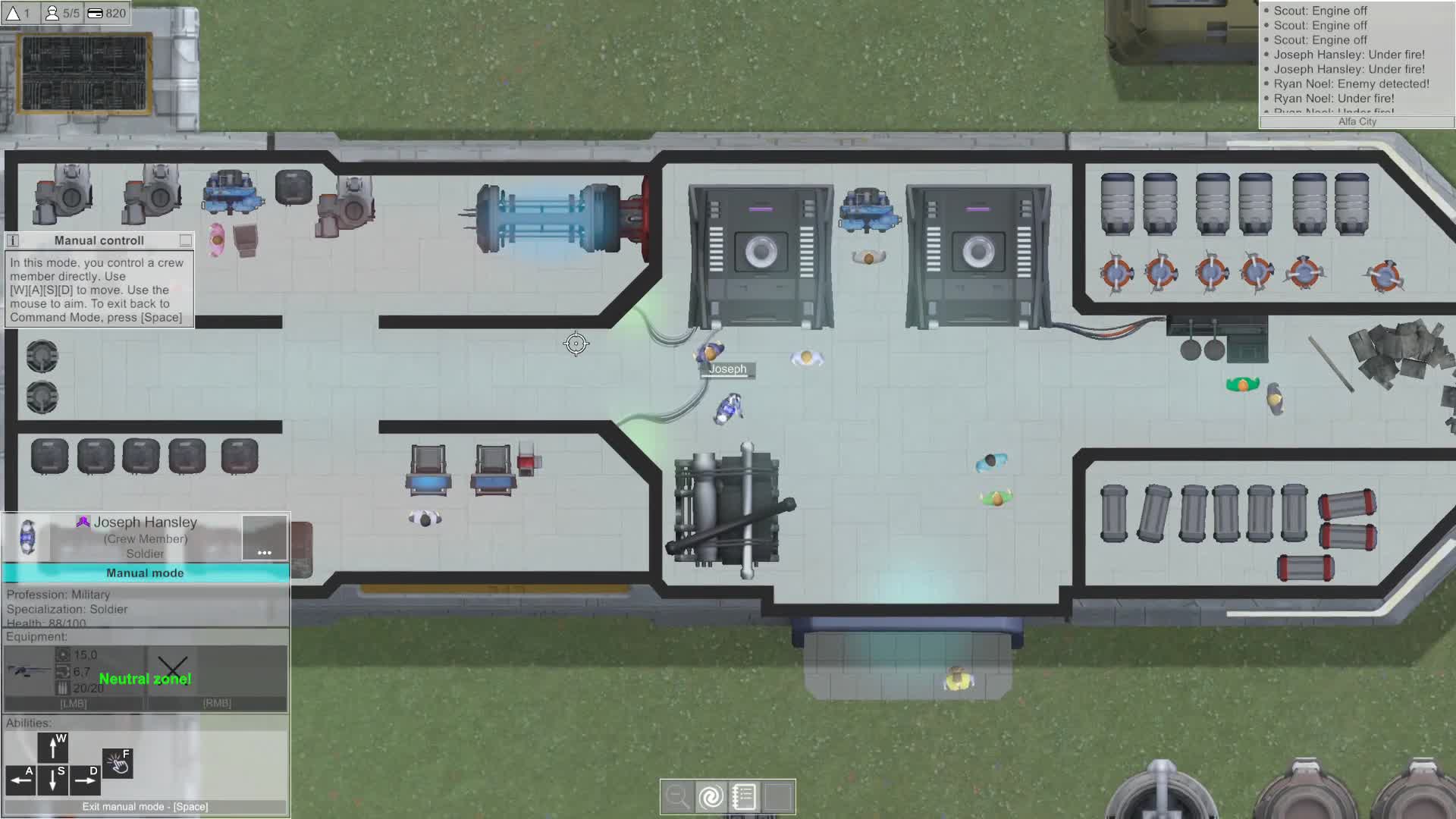This screenshot has height=819, width=1456.
Task: Toggle the W move-up ability key
Action: (52, 748)
